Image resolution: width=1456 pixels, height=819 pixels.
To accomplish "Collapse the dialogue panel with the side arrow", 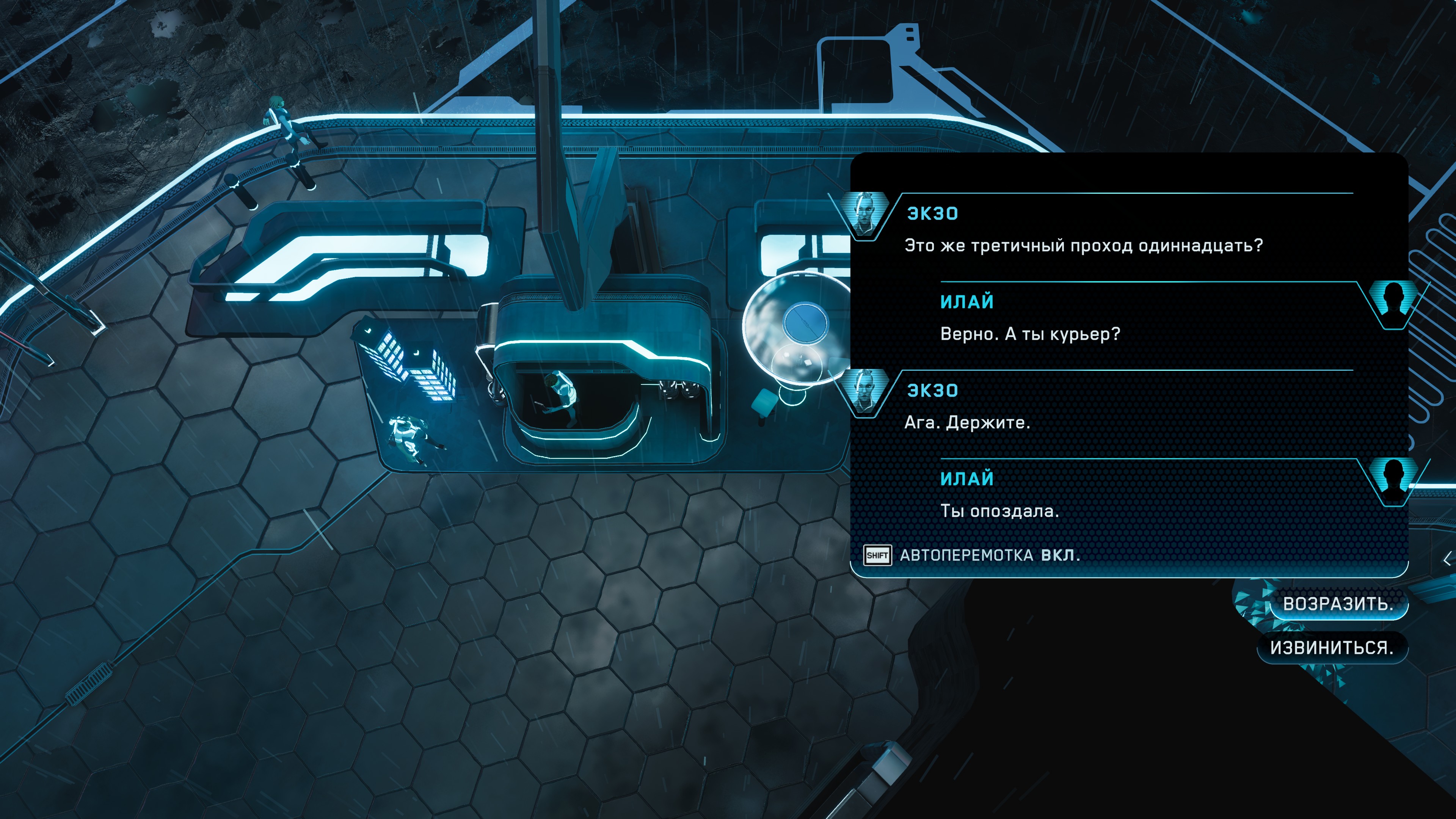I will [x=1447, y=559].
